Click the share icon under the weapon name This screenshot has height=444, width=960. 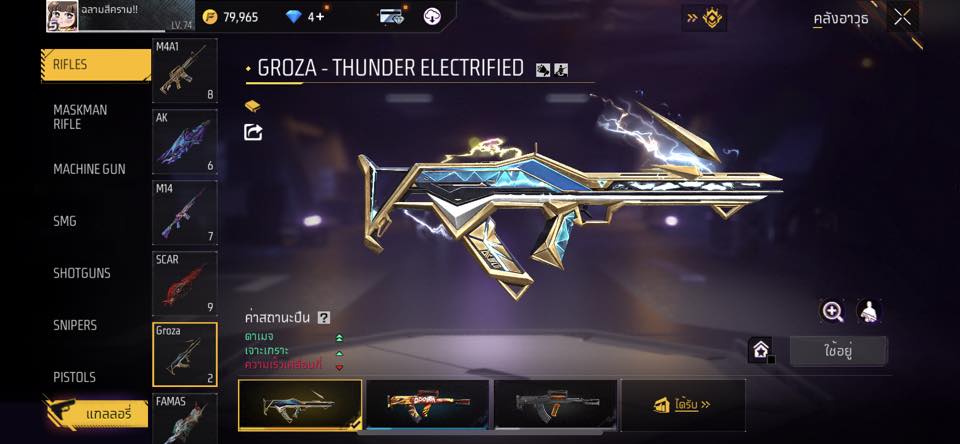[253, 132]
